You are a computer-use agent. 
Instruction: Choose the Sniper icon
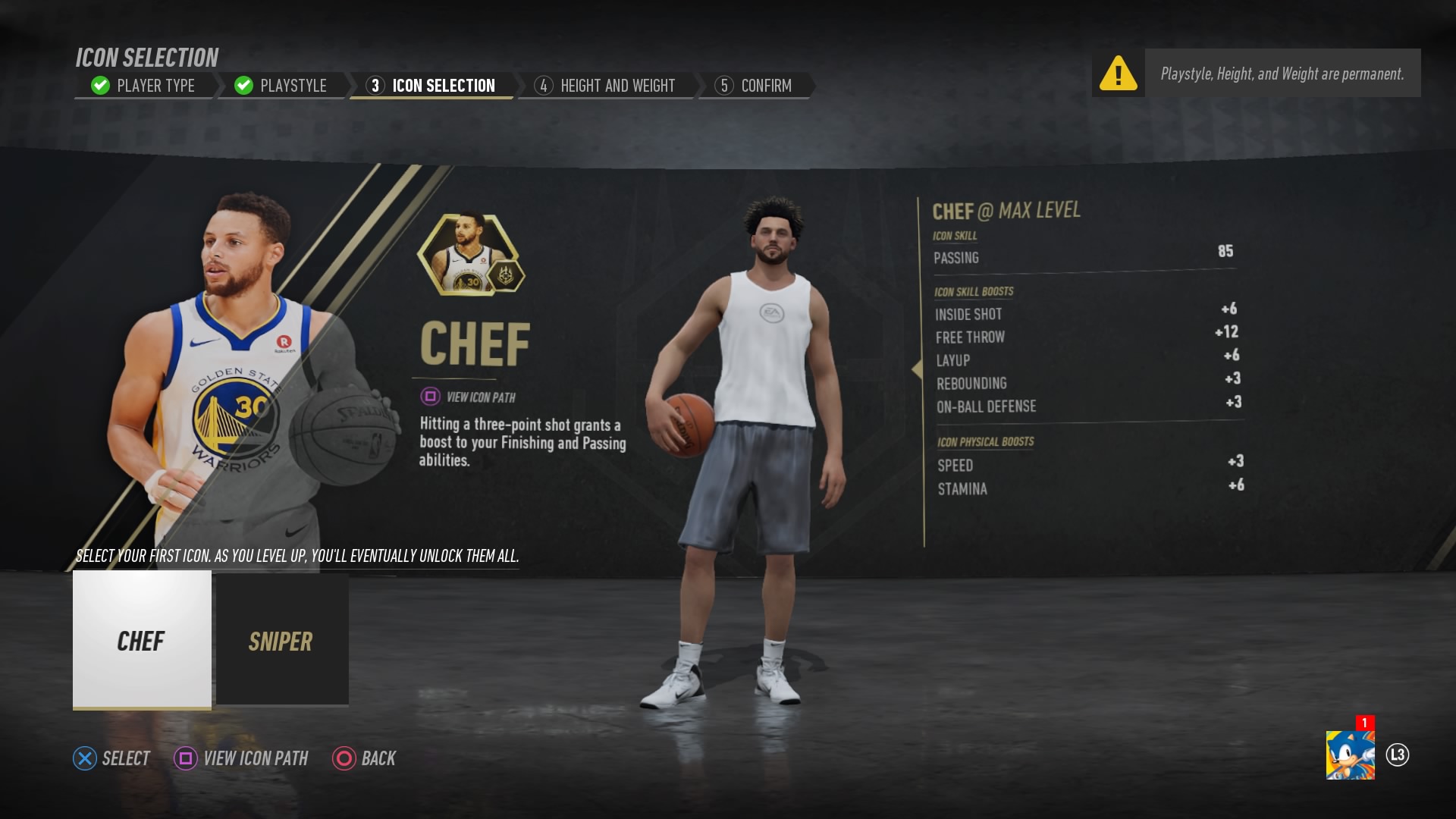point(281,641)
